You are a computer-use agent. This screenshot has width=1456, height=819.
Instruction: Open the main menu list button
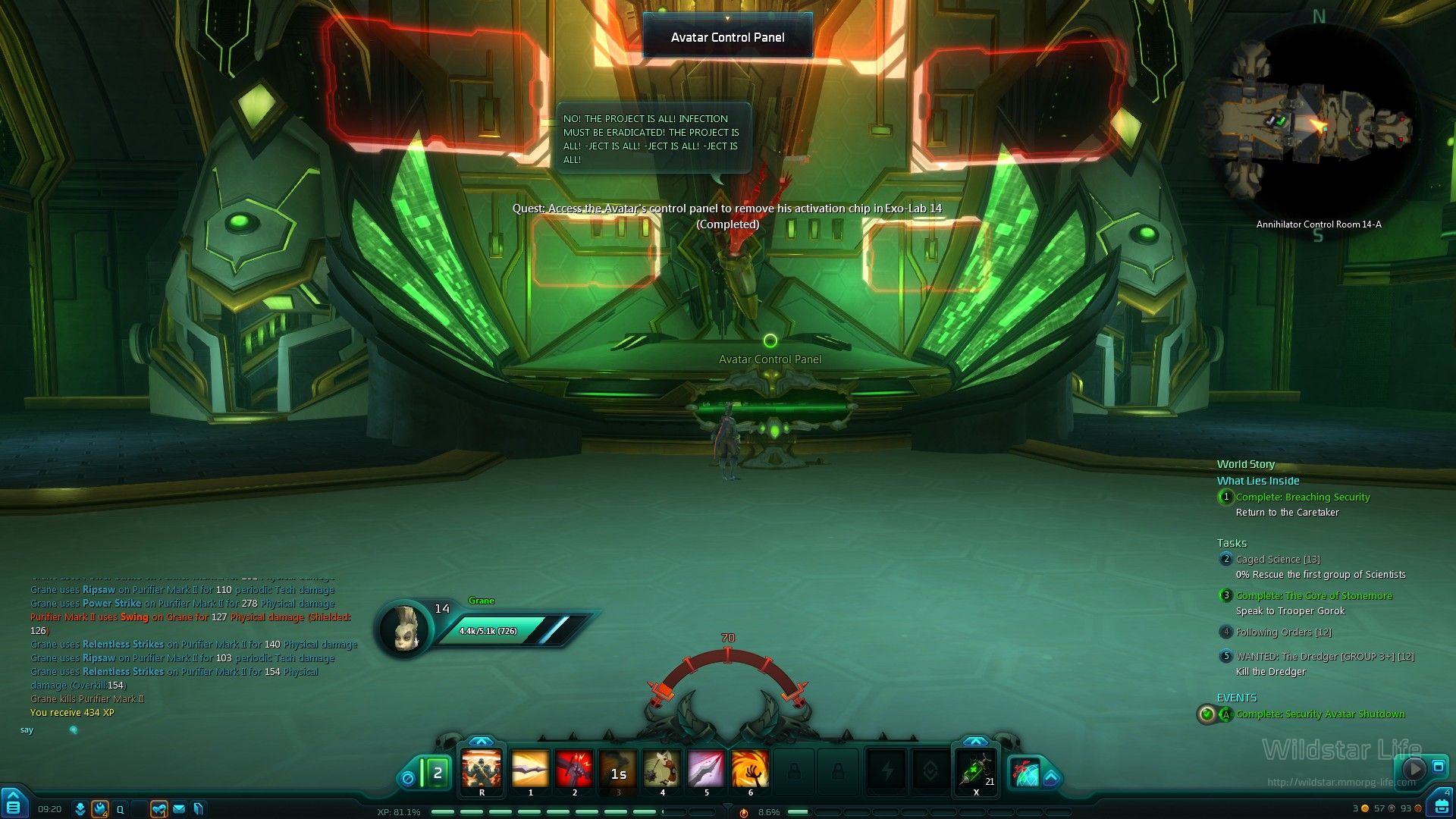tap(14, 806)
